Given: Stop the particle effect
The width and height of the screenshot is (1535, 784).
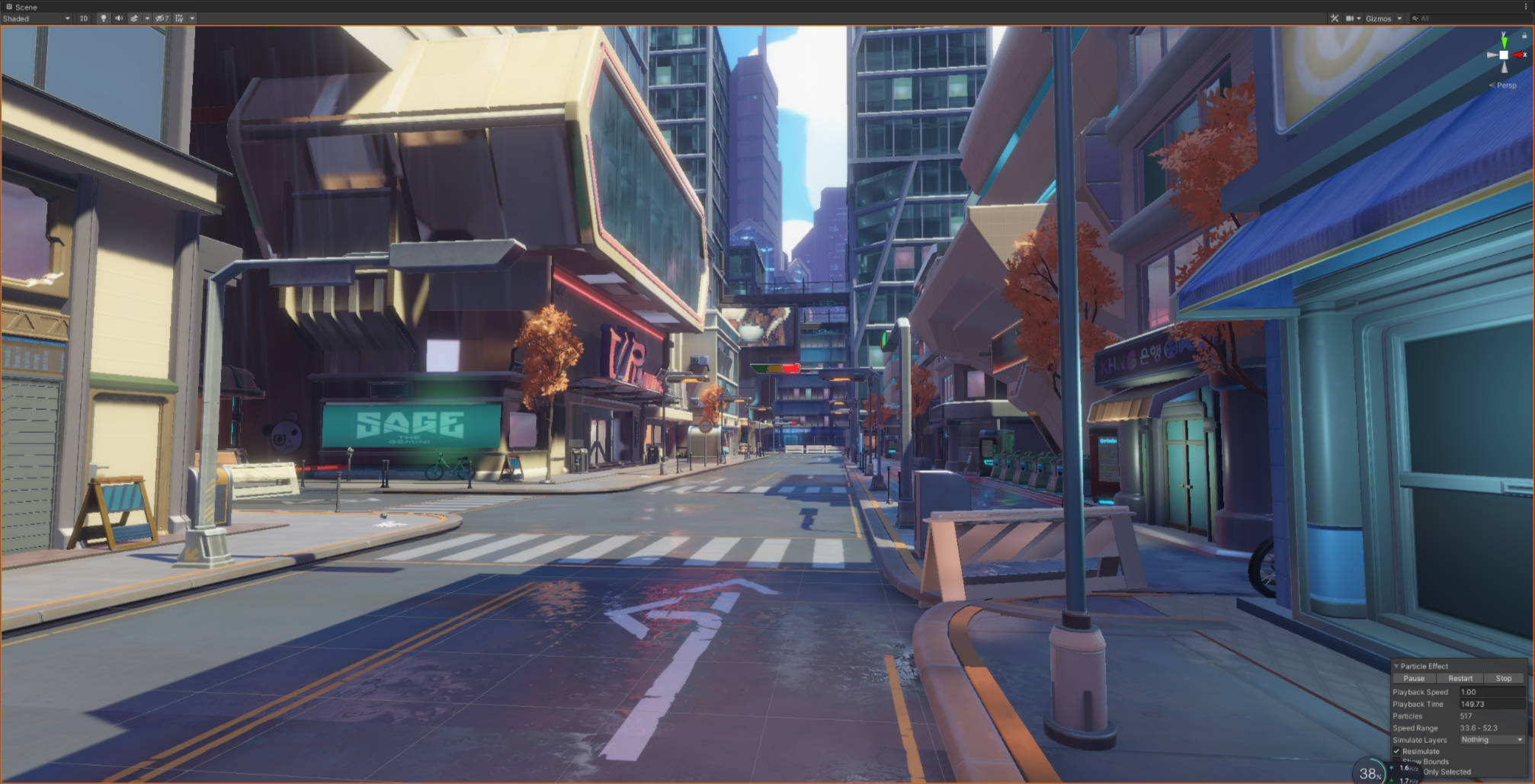Looking at the screenshot, I should 1503,678.
